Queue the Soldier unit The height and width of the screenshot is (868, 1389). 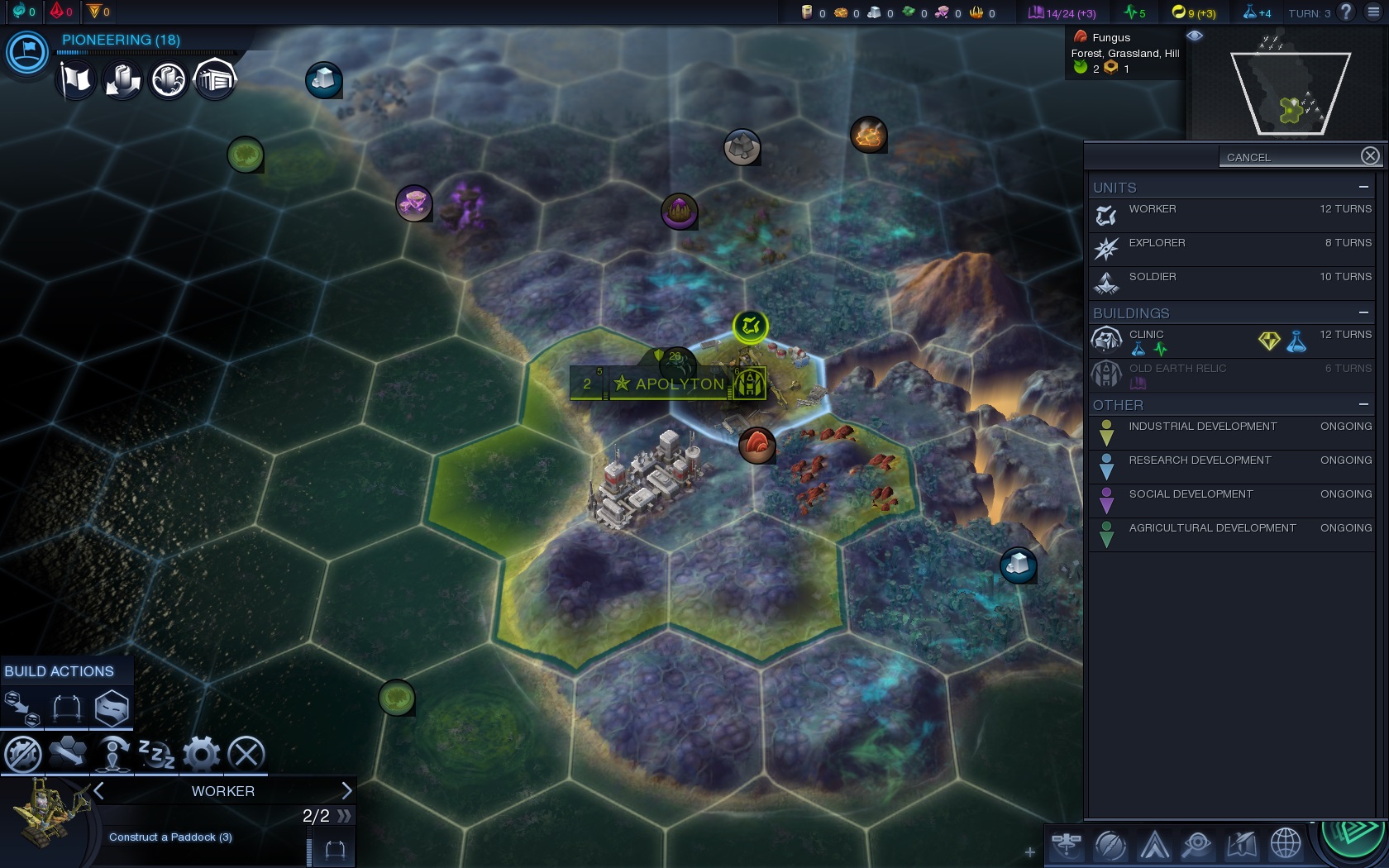tap(1232, 283)
